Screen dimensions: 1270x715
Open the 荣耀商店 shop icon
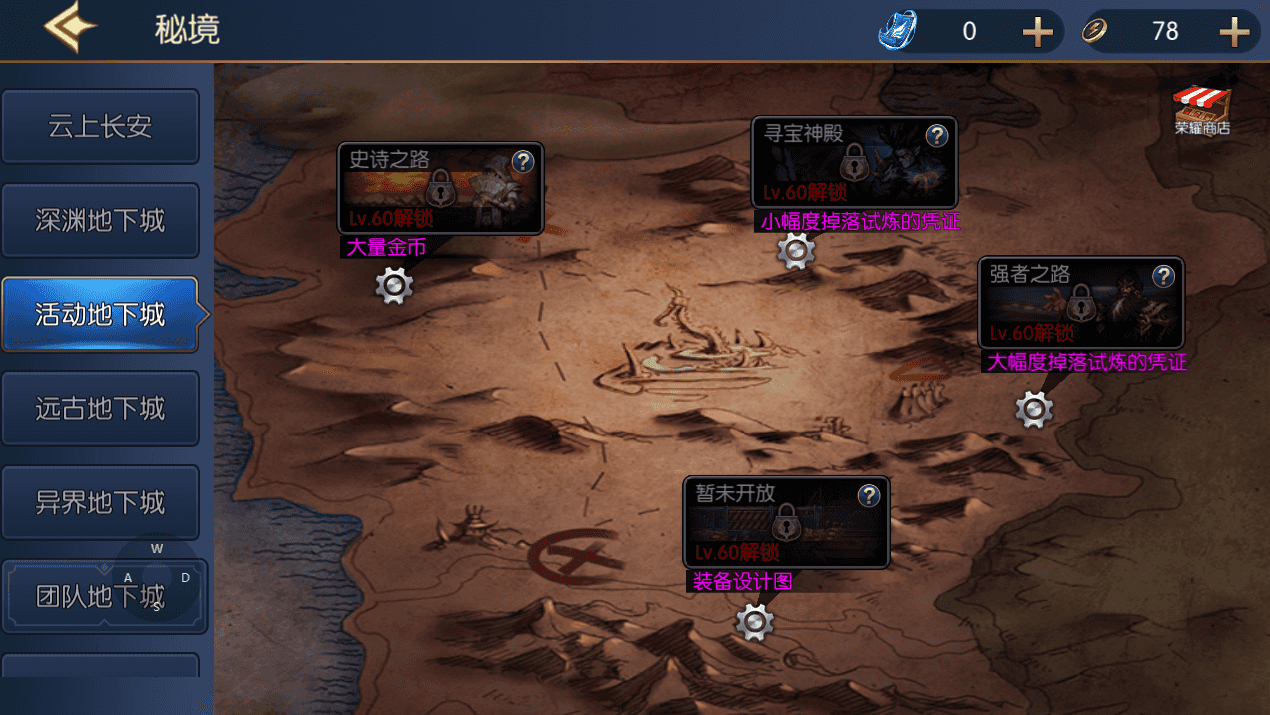pos(1202,110)
